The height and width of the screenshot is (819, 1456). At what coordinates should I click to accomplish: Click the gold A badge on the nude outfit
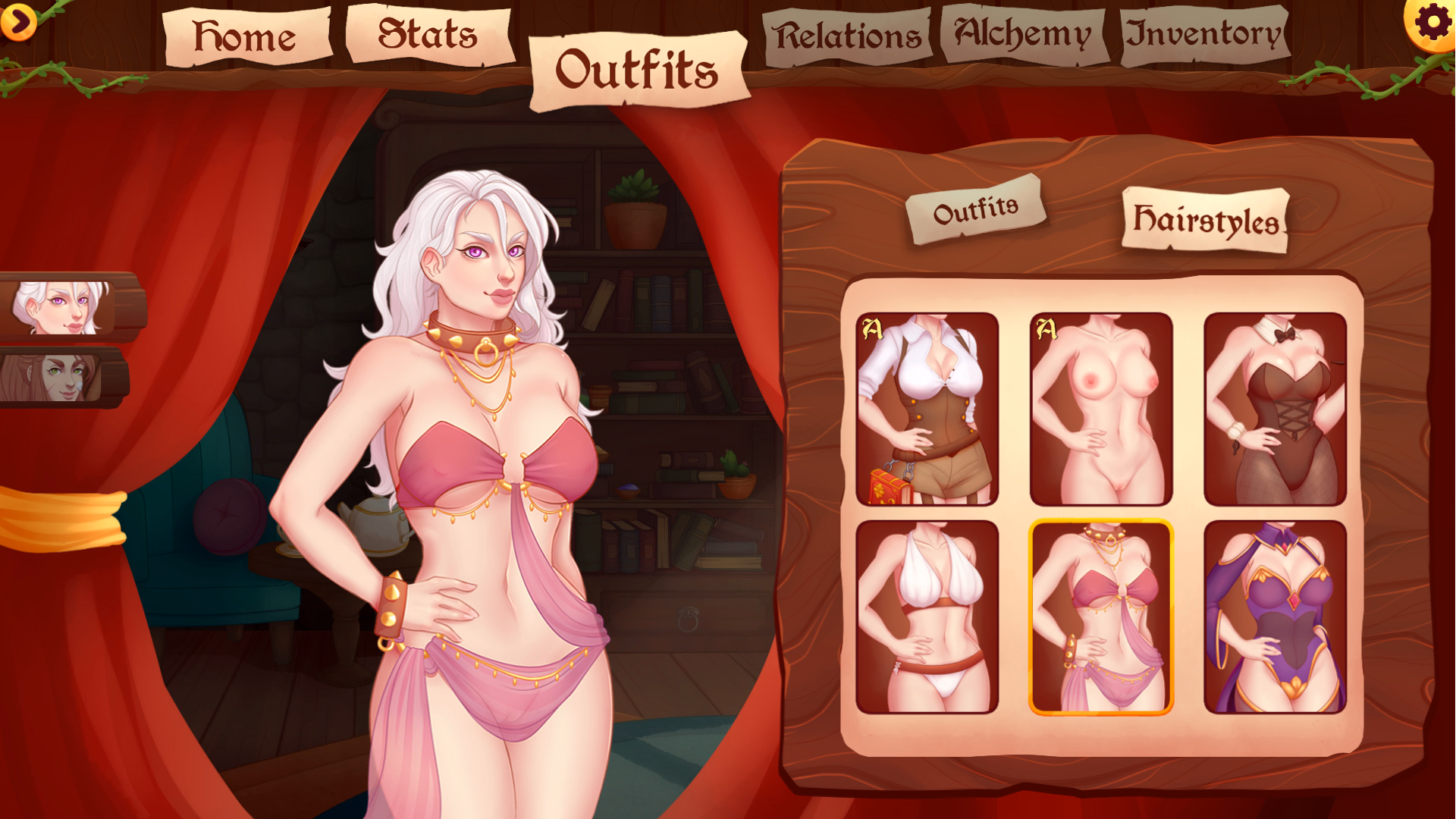point(1047,328)
